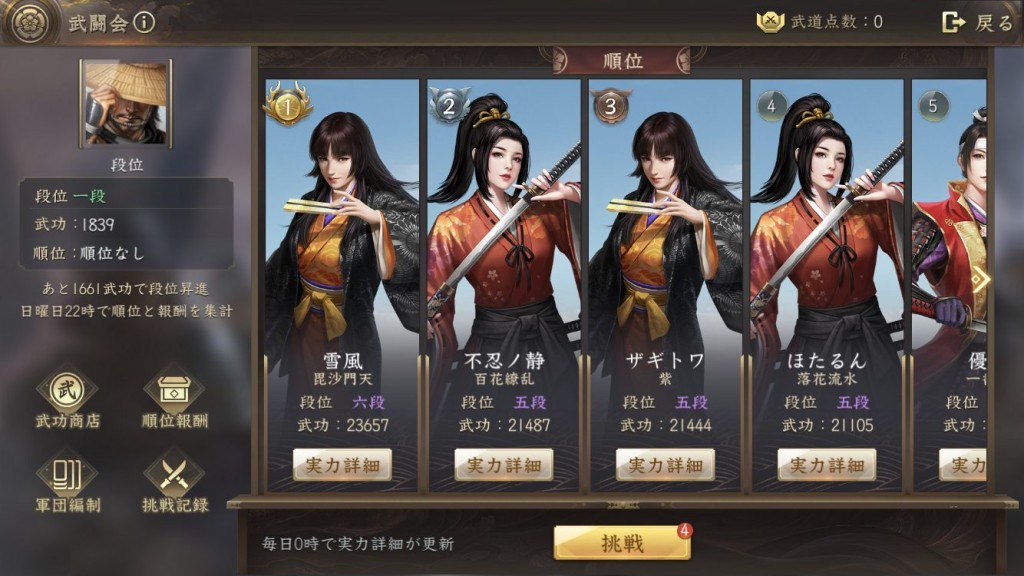Show 実力詳細 for player ザギトワ

click(665, 464)
